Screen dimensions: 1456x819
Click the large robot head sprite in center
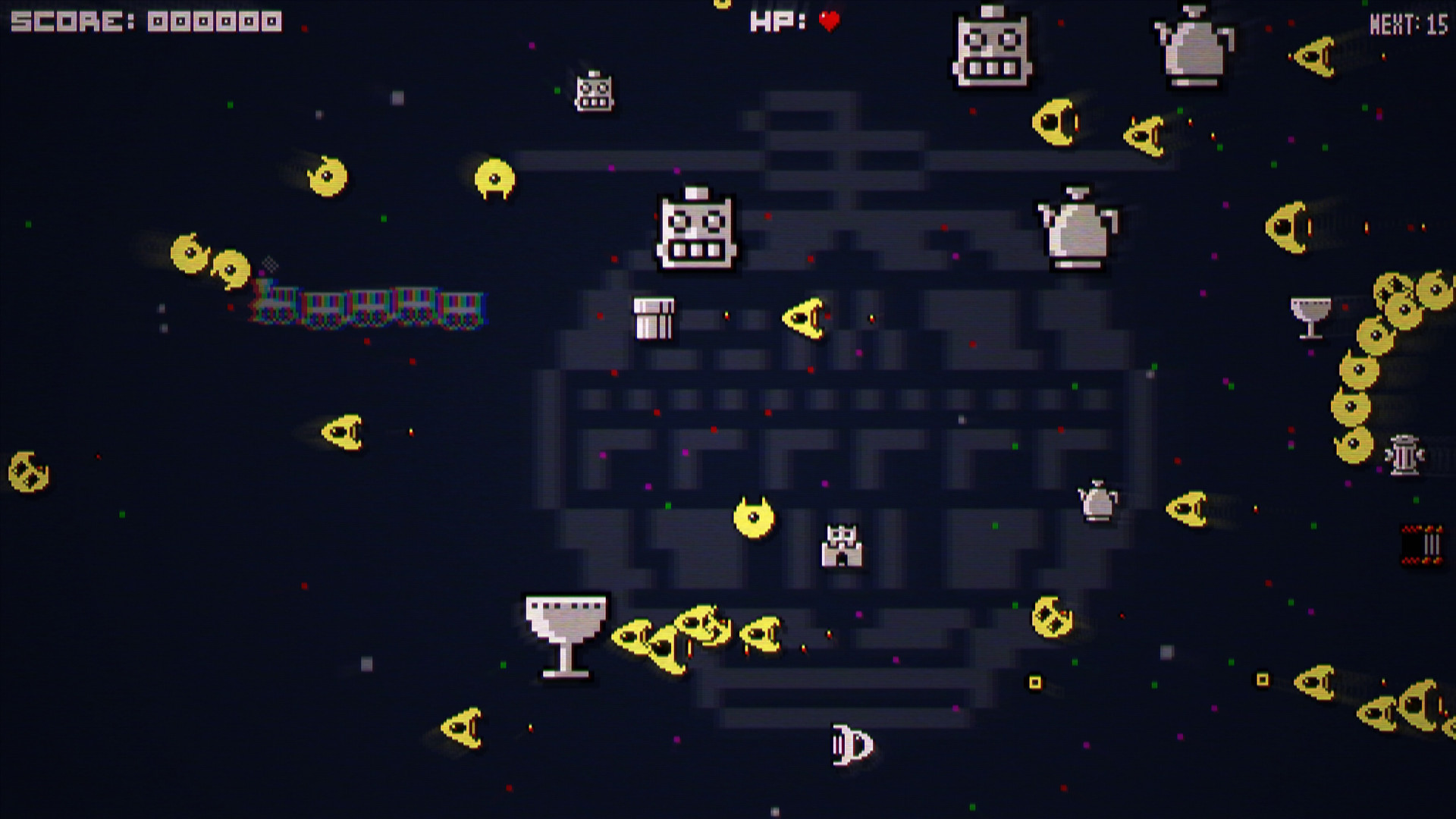coord(696,231)
